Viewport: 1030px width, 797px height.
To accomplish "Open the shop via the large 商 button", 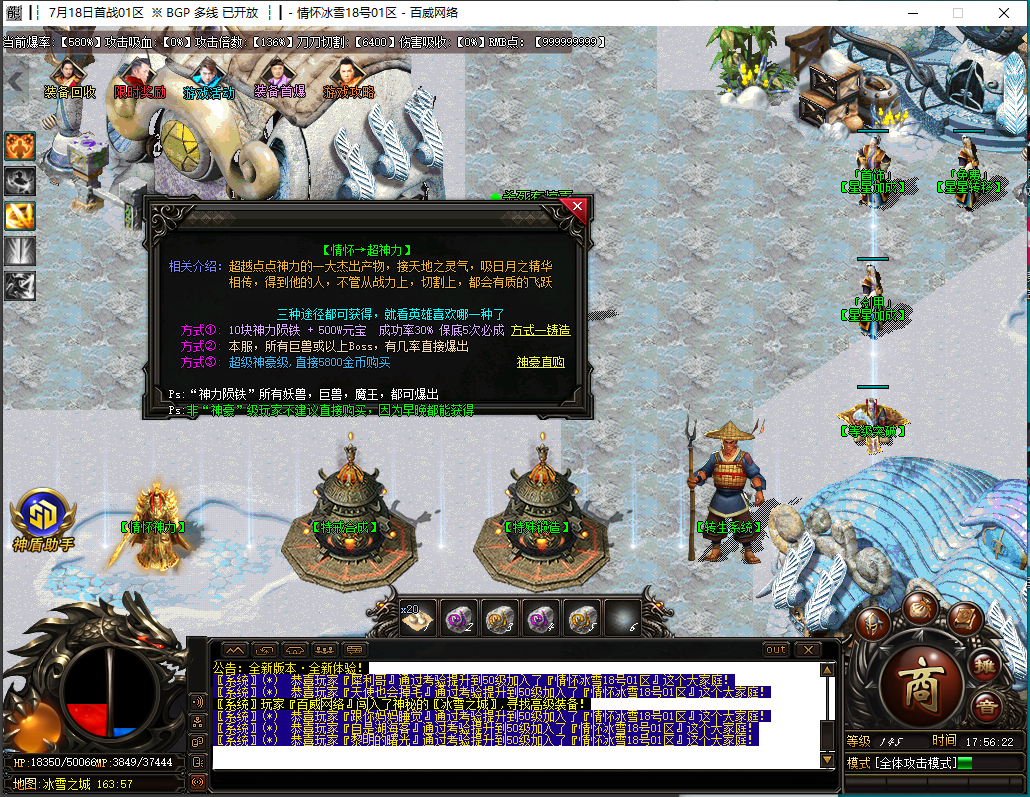I will 918,684.
